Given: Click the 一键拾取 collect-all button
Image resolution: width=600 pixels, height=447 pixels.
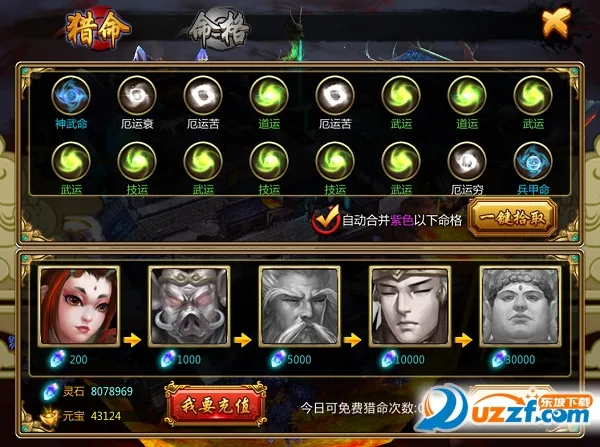Looking at the screenshot, I should click(513, 218).
